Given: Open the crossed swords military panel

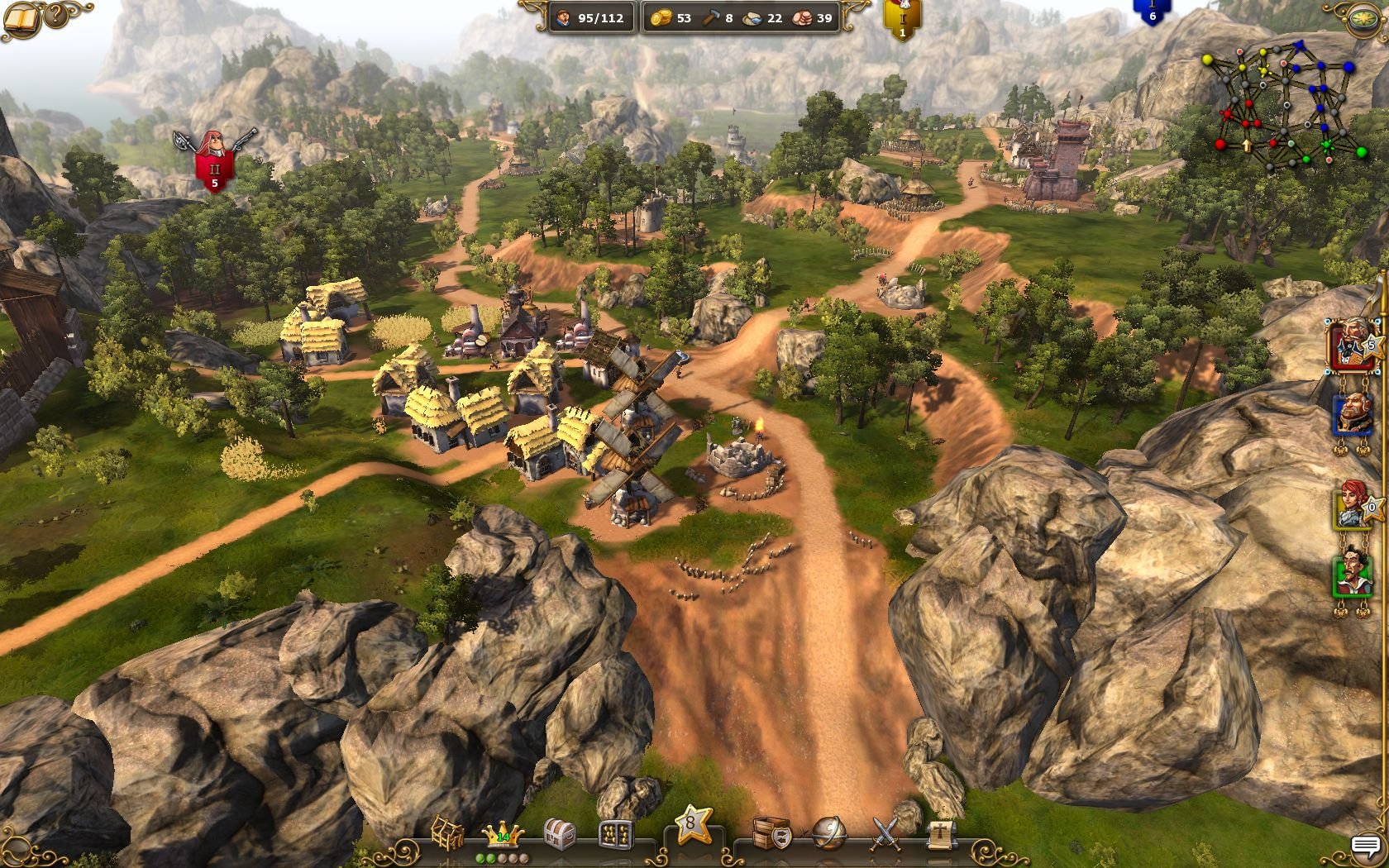Looking at the screenshot, I should tap(885, 835).
